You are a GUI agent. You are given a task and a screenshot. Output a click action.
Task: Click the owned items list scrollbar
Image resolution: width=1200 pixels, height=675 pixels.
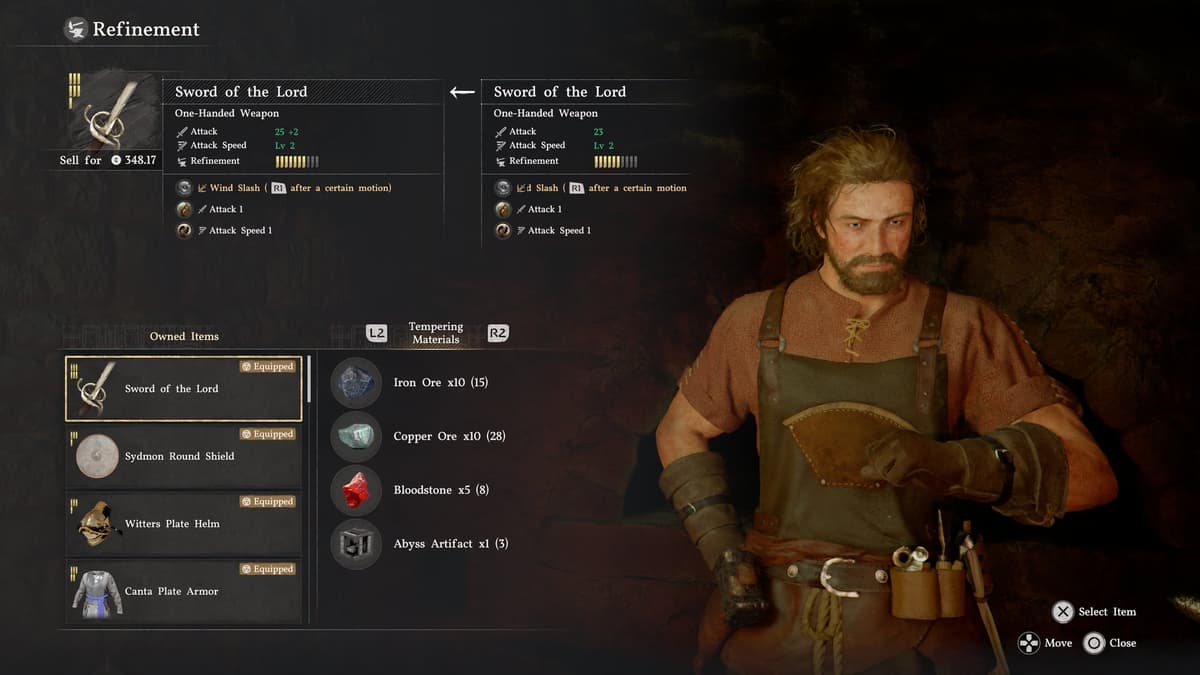310,380
